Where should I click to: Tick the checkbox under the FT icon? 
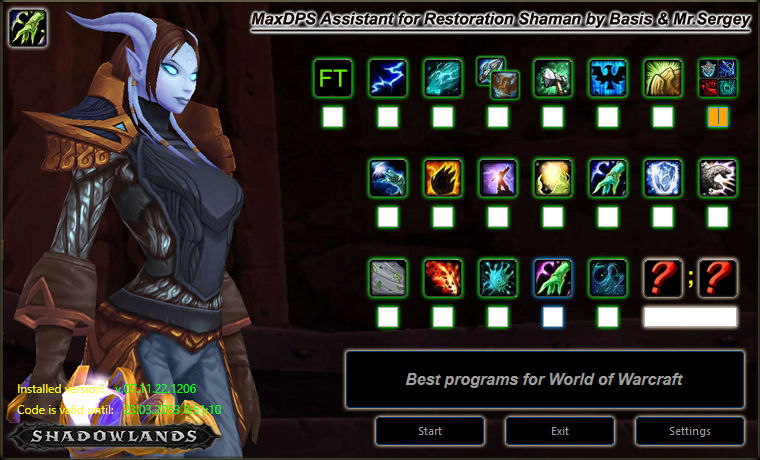[x=333, y=118]
